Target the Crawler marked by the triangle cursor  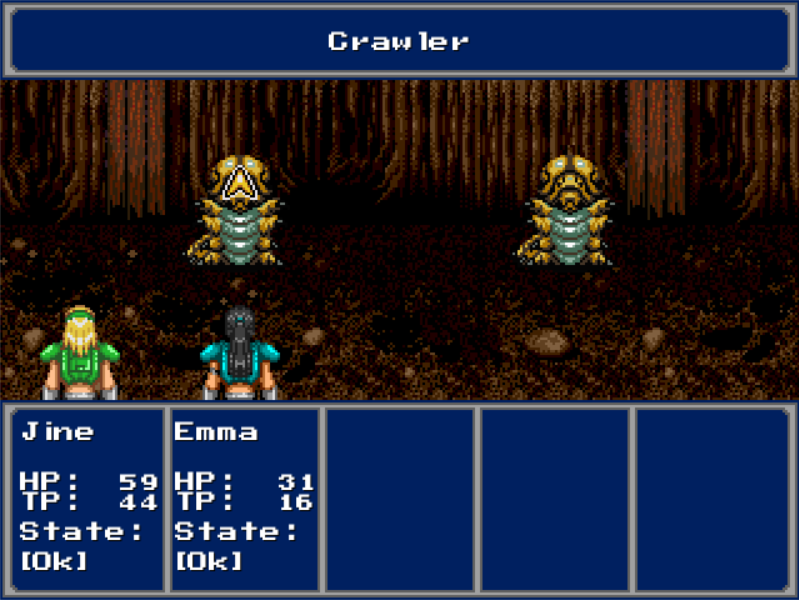pos(237,212)
